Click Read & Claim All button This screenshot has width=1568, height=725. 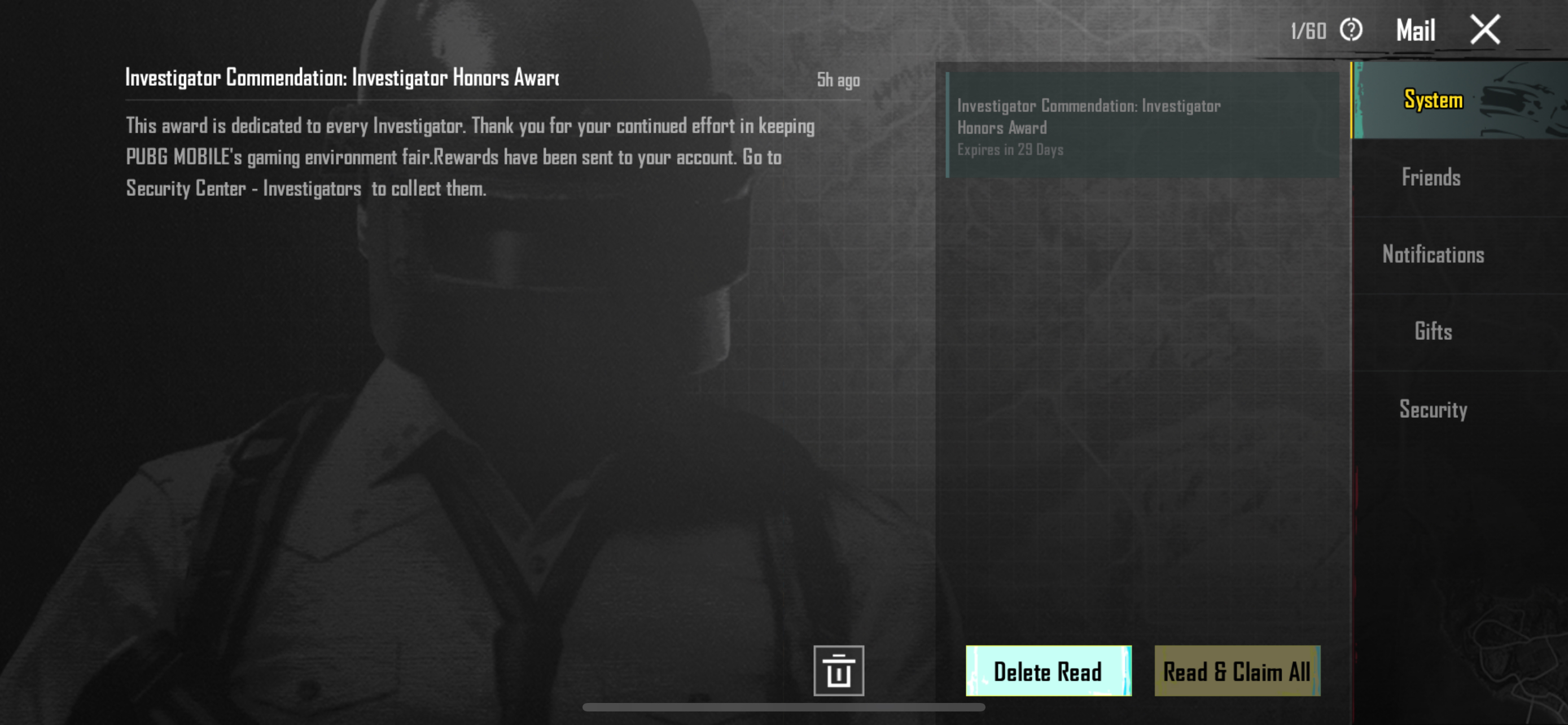pos(1237,671)
